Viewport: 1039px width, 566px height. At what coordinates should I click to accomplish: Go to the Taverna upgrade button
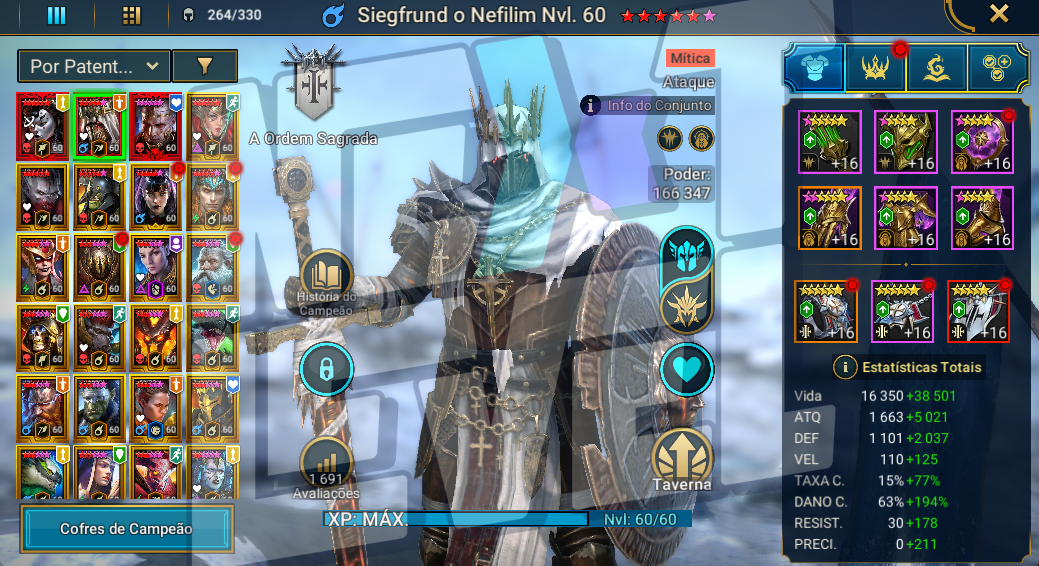coord(683,459)
